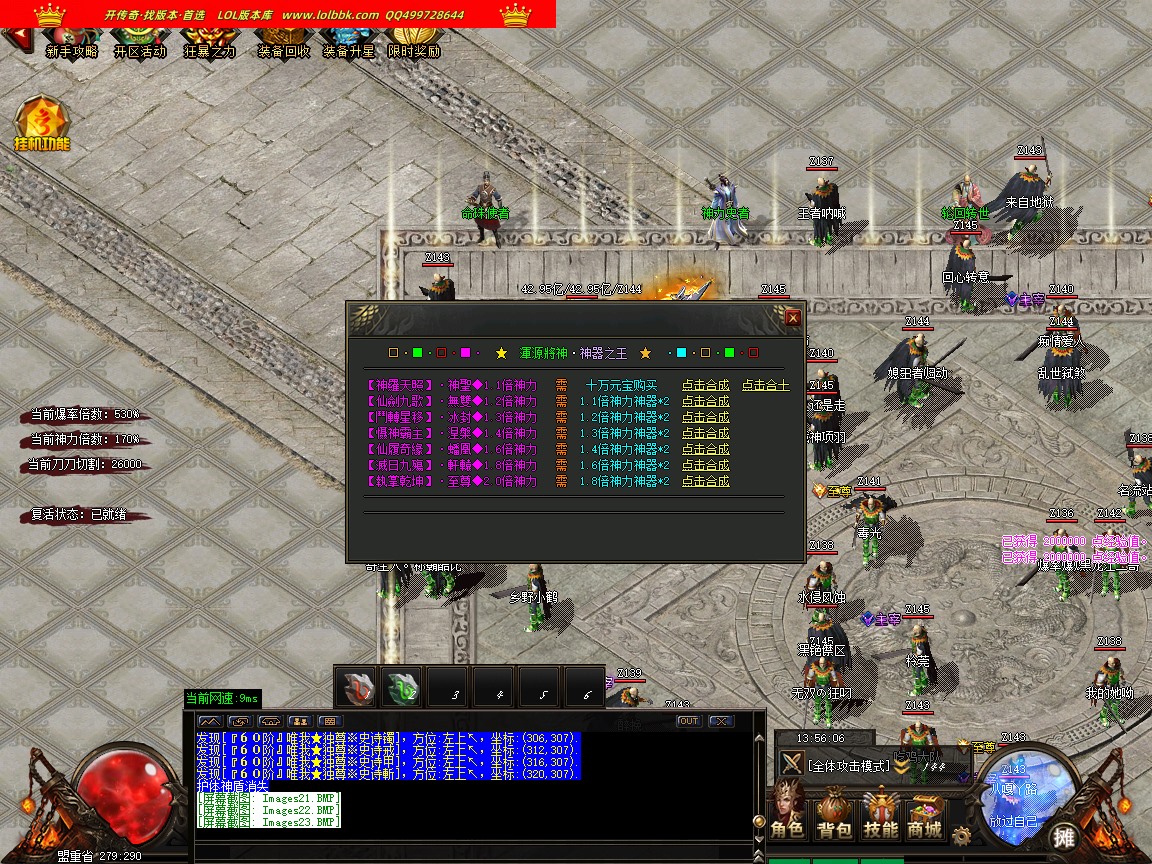Click the round 摊 stall button

pyautogui.click(x=1066, y=837)
